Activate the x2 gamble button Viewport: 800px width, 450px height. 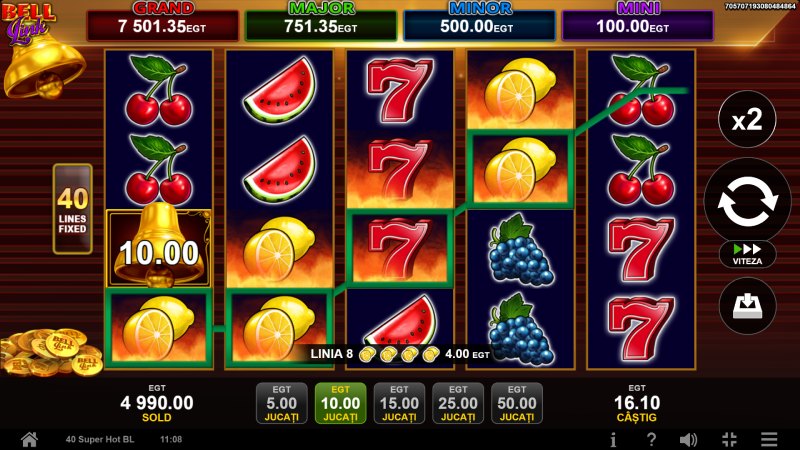747,122
